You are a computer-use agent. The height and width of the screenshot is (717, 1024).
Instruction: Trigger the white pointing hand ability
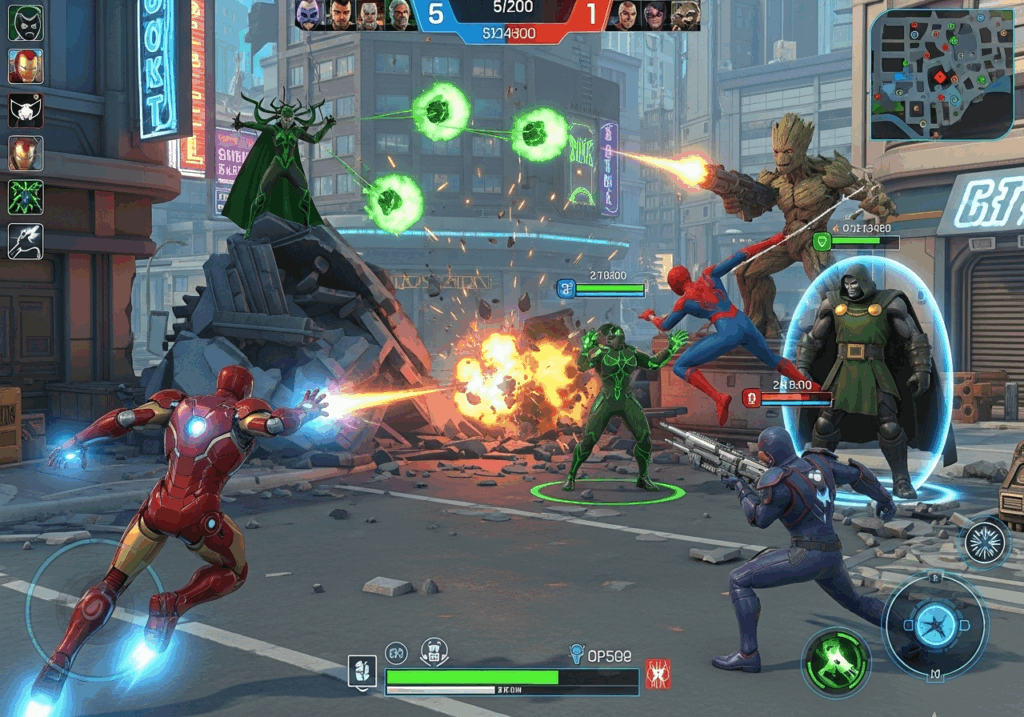pos(25,241)
